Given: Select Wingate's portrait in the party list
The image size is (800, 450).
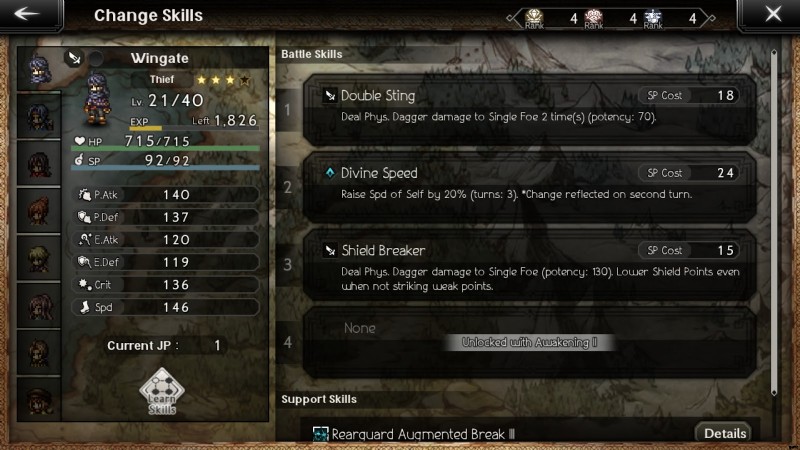Looking at the screenshot, I should pyautogui.click(x=40, y=69).
